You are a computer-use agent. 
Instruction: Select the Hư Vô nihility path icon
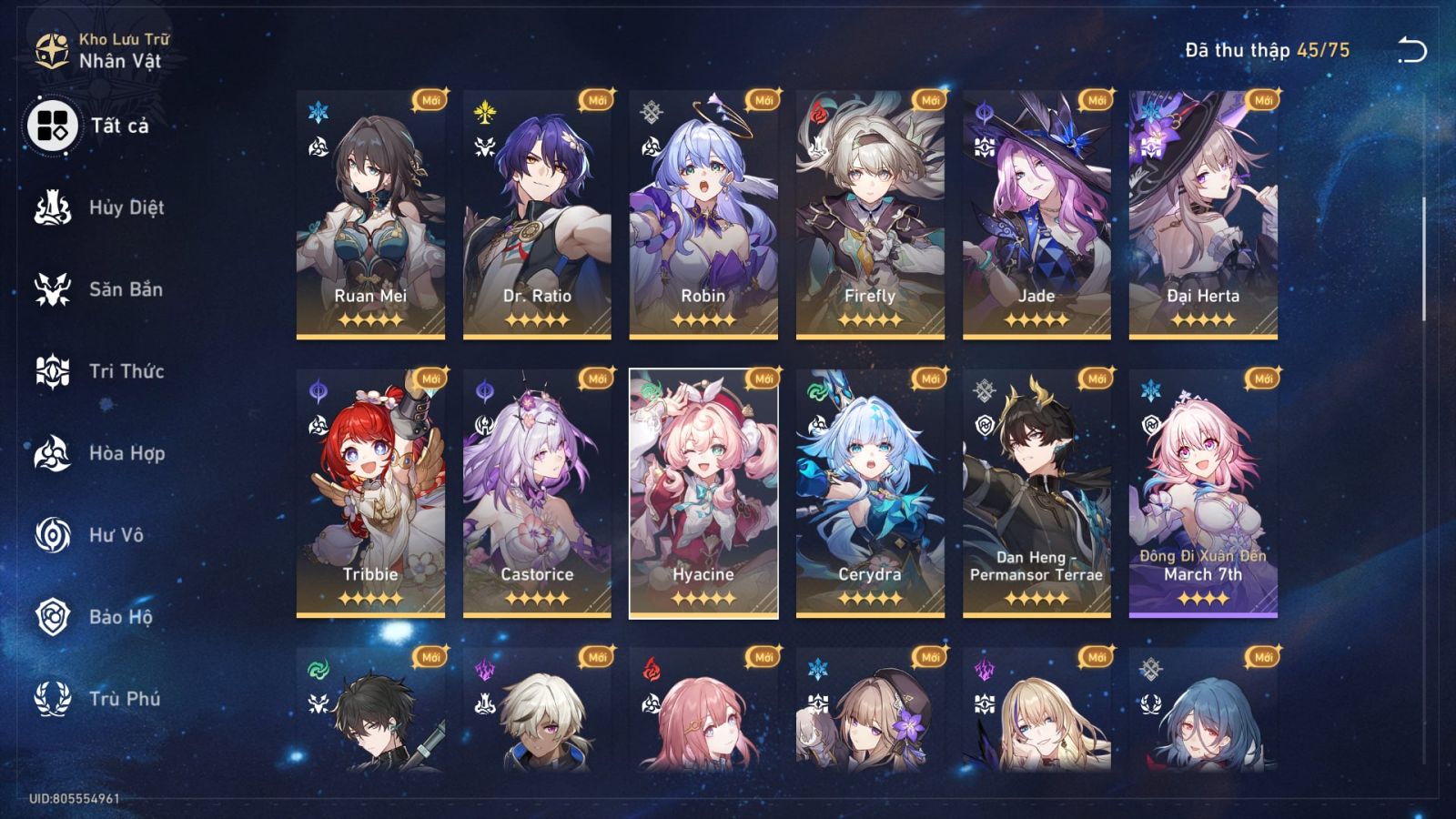(52, 535)
